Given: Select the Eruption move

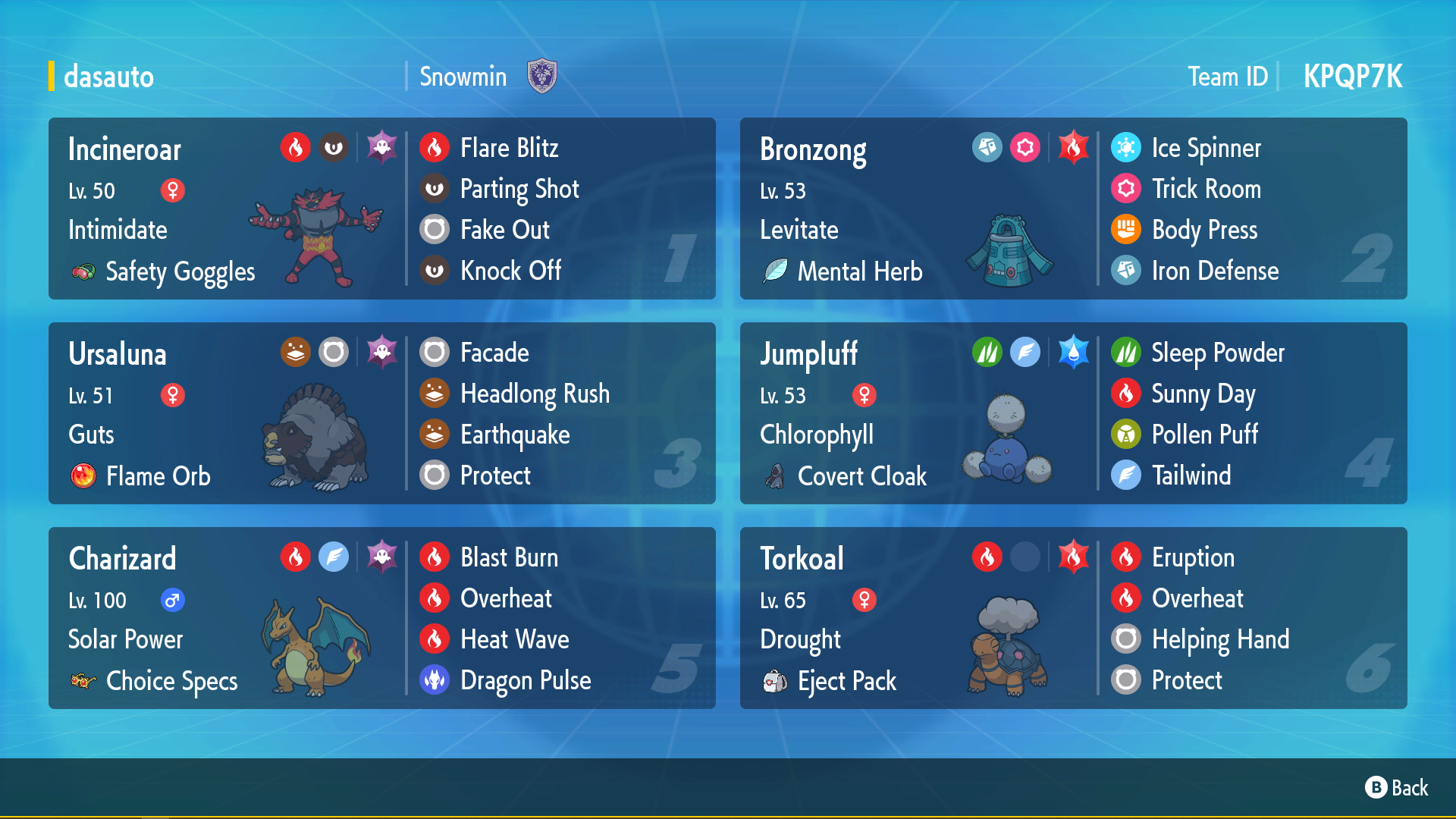Looking at the screenshot, I should (x=1192, y=557).
